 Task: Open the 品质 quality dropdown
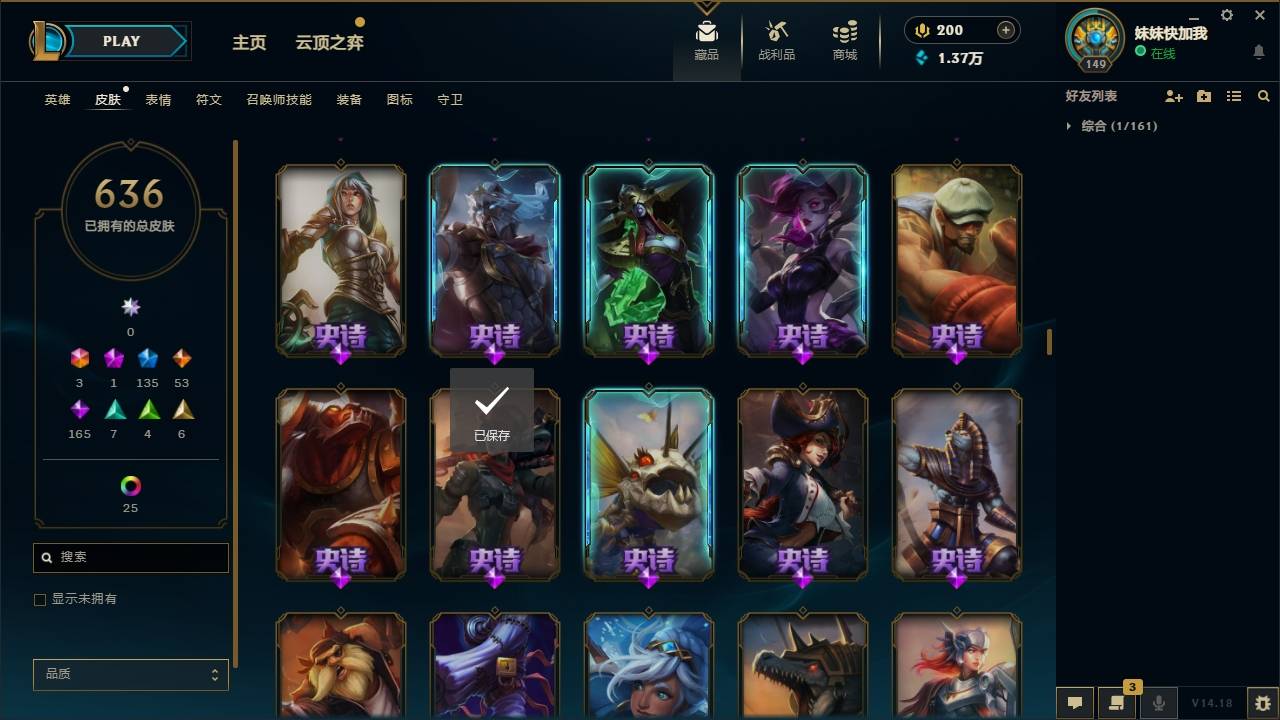point(130,674)
